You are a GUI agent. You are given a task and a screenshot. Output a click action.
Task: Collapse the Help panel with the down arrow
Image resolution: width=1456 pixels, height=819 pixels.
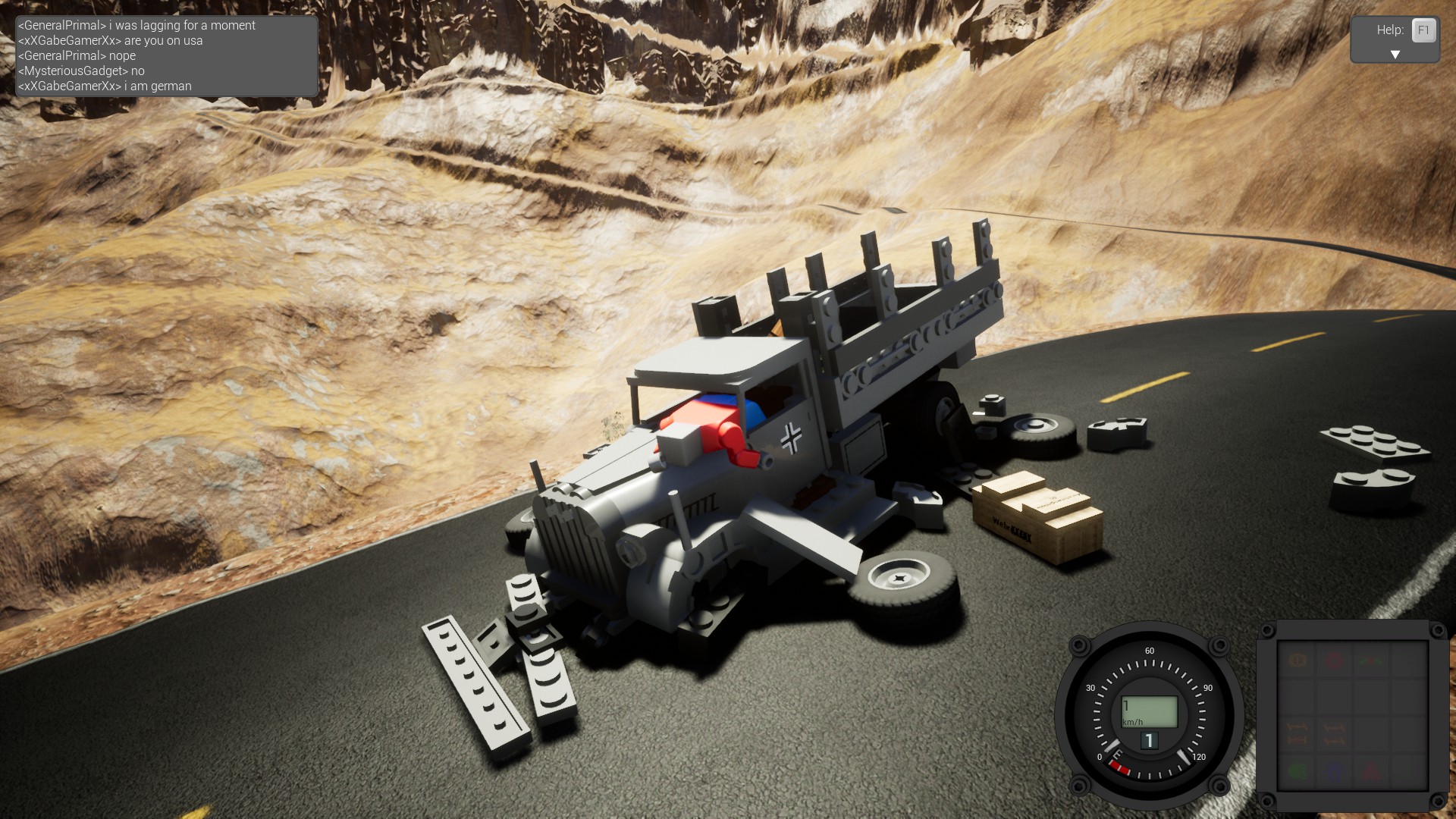[x=1395, y=54]
